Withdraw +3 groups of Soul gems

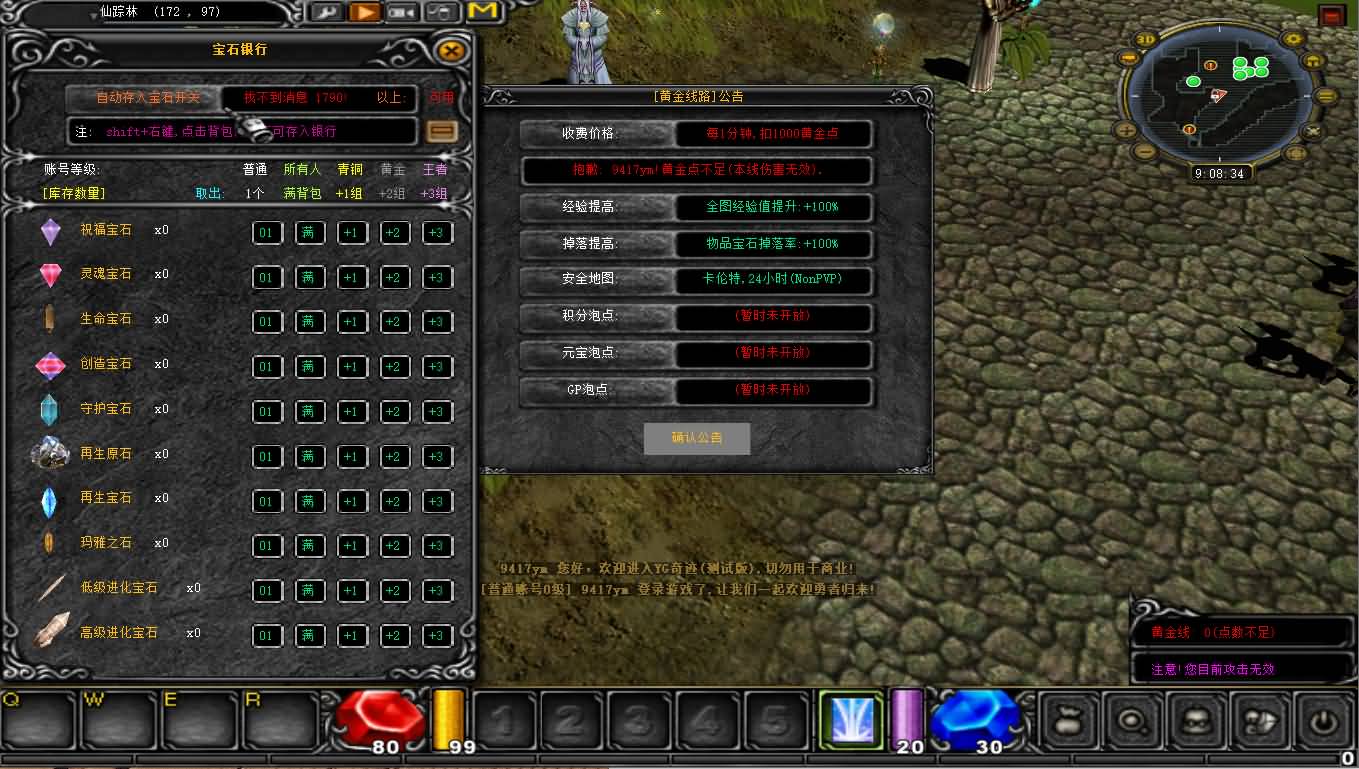[436, 278]
